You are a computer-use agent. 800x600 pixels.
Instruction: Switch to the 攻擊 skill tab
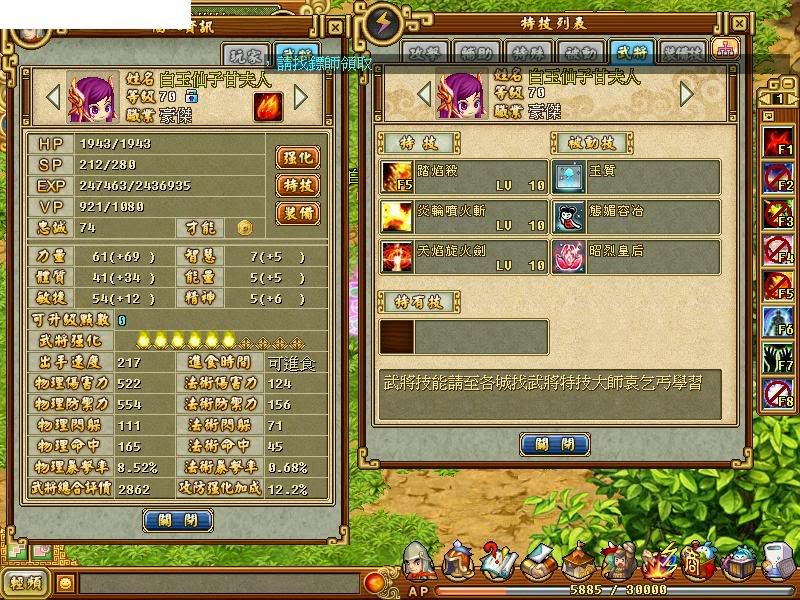[x=423, y=52]
